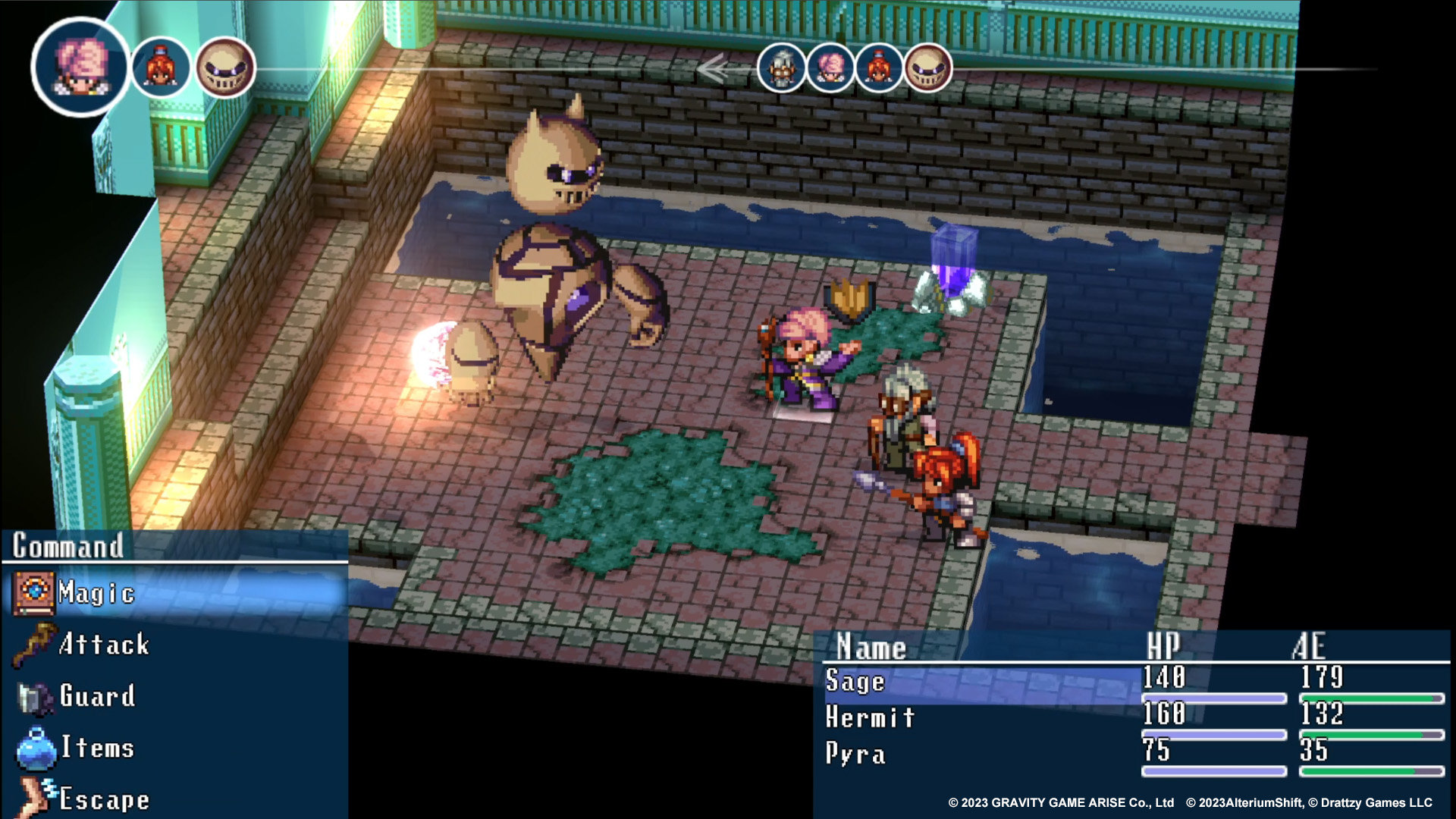Choose Escape to flee battle
This screenshot has width=1456, height=819.
(x=104, y=799)
